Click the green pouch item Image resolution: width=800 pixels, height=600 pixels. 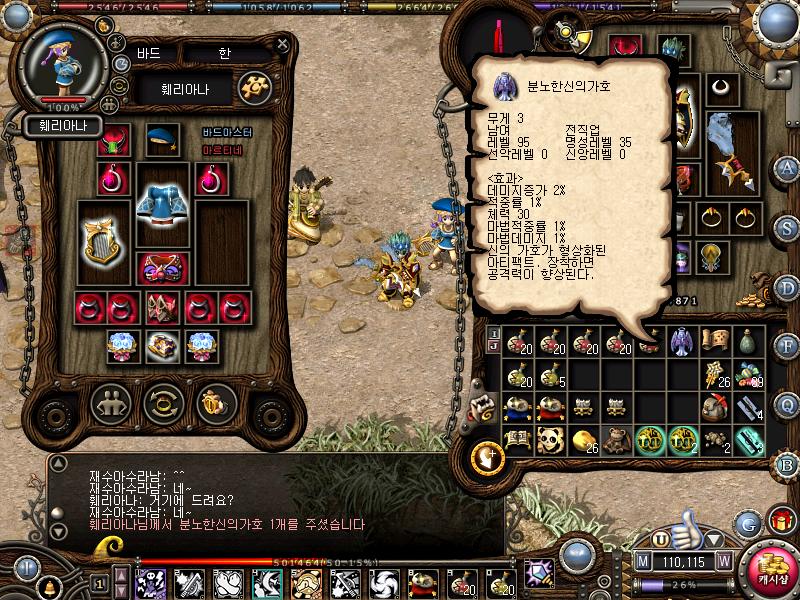click(x=747, y=342)
